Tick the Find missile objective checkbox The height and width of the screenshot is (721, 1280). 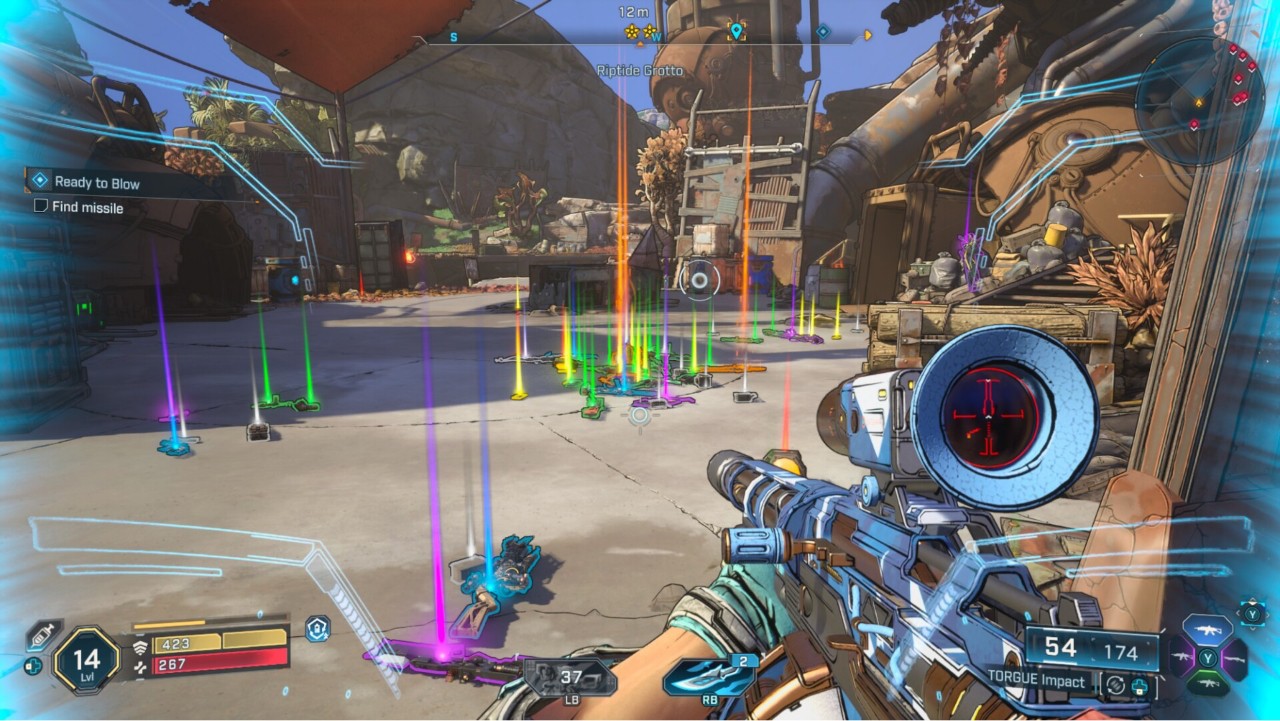coord(41,206)
